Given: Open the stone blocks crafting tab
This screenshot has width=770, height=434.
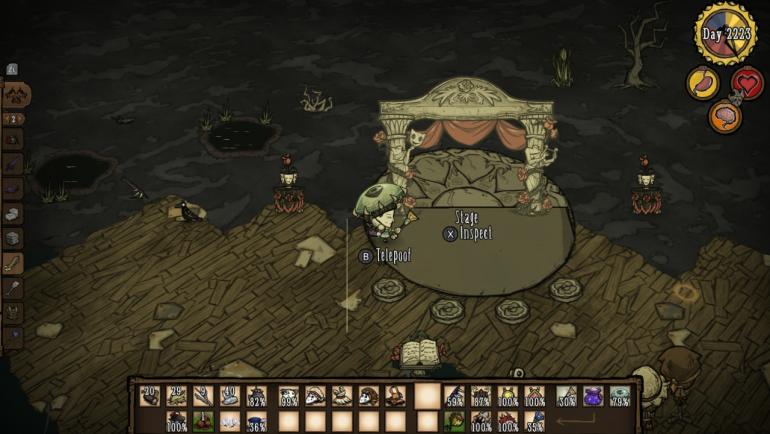Looking at the screenshot, I should coord(14,213).
